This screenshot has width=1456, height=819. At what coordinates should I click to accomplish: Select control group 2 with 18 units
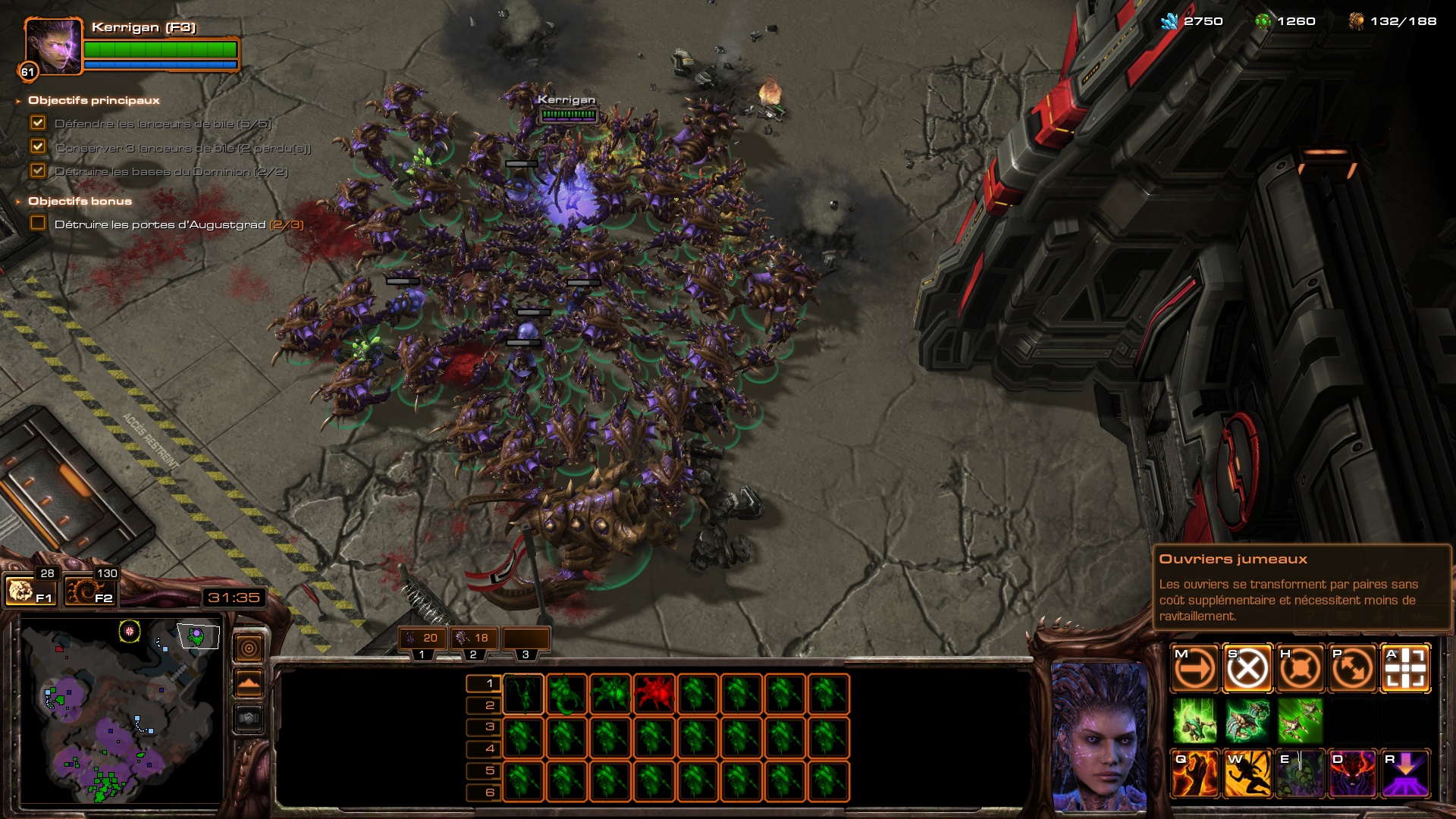pos(474,639)
